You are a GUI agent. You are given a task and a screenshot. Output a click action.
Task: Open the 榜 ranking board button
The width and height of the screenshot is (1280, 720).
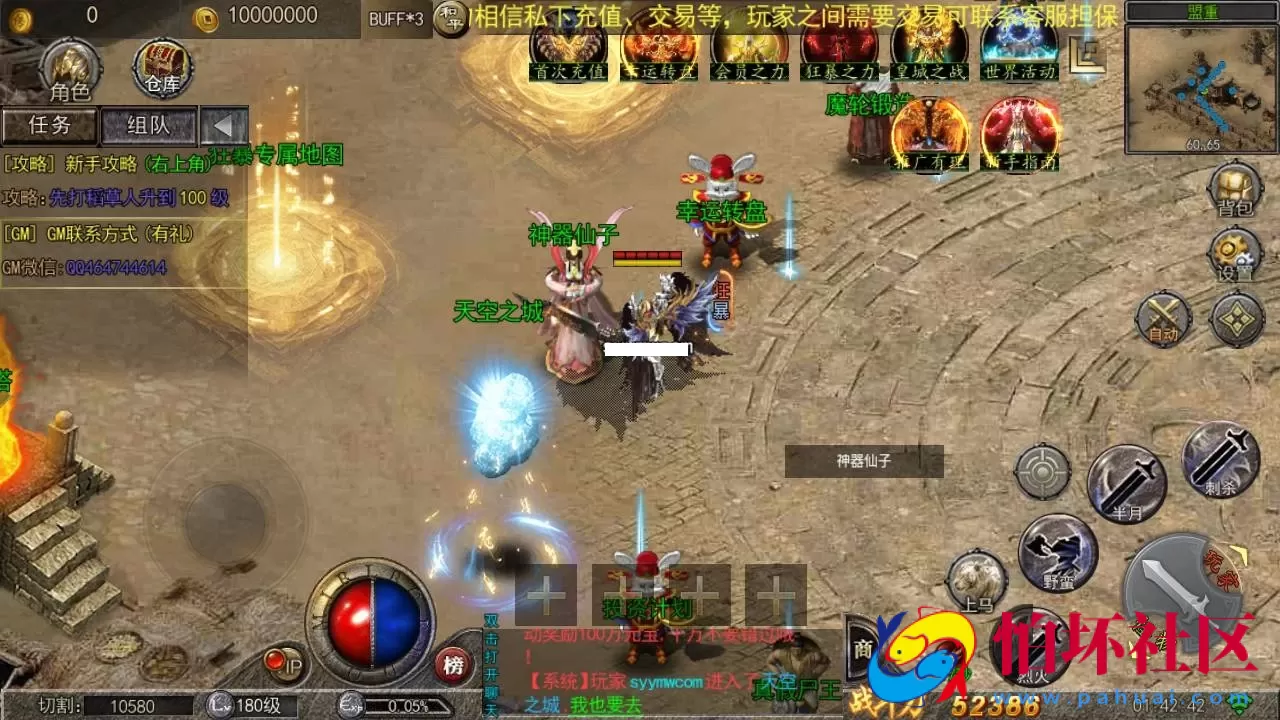coord(453,665)
